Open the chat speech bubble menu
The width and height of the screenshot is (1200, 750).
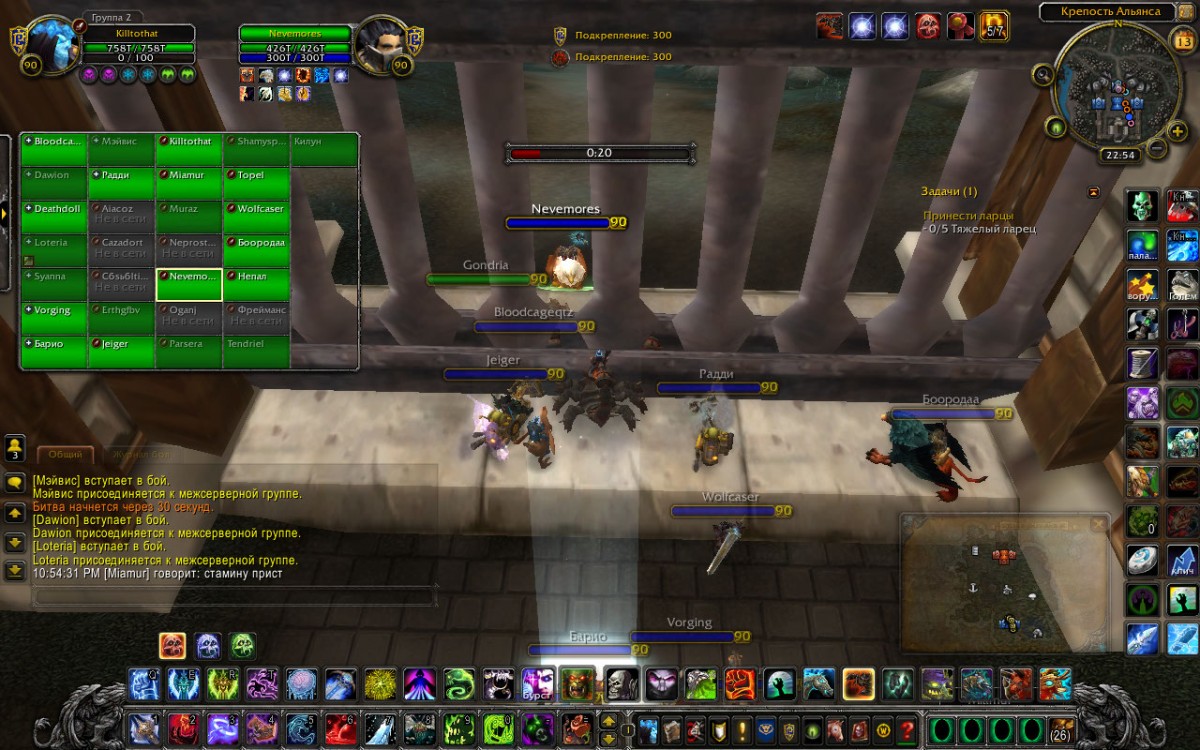coord(14,482)
